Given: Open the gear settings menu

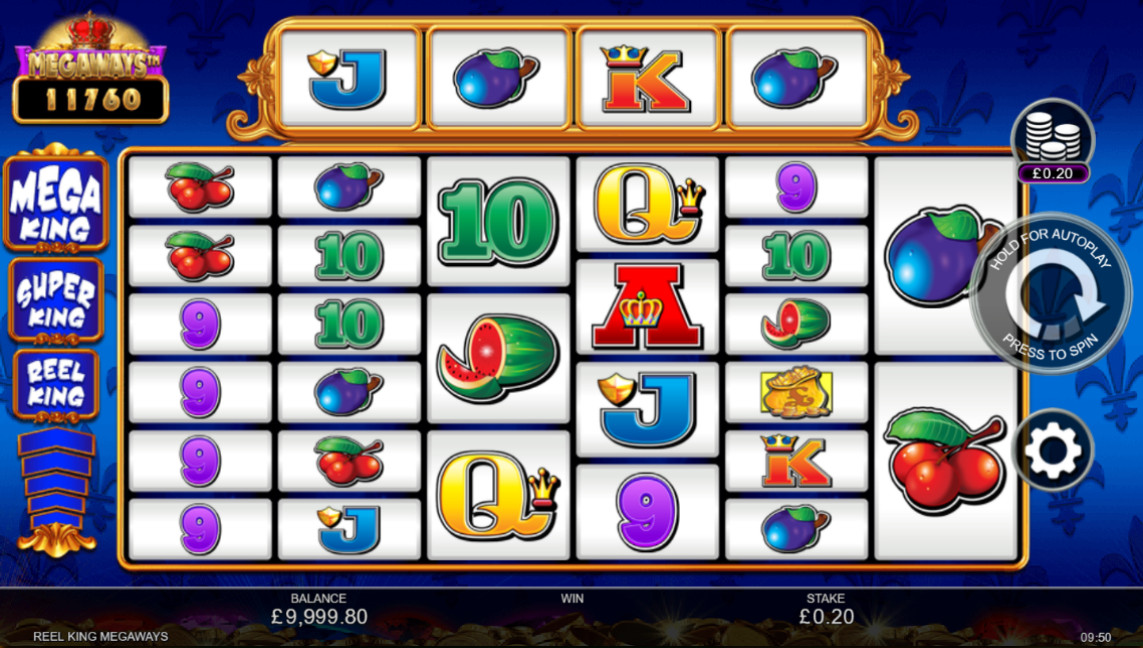Looking at the screenshot, I should pyautogui.click(x=1053, y=449).
